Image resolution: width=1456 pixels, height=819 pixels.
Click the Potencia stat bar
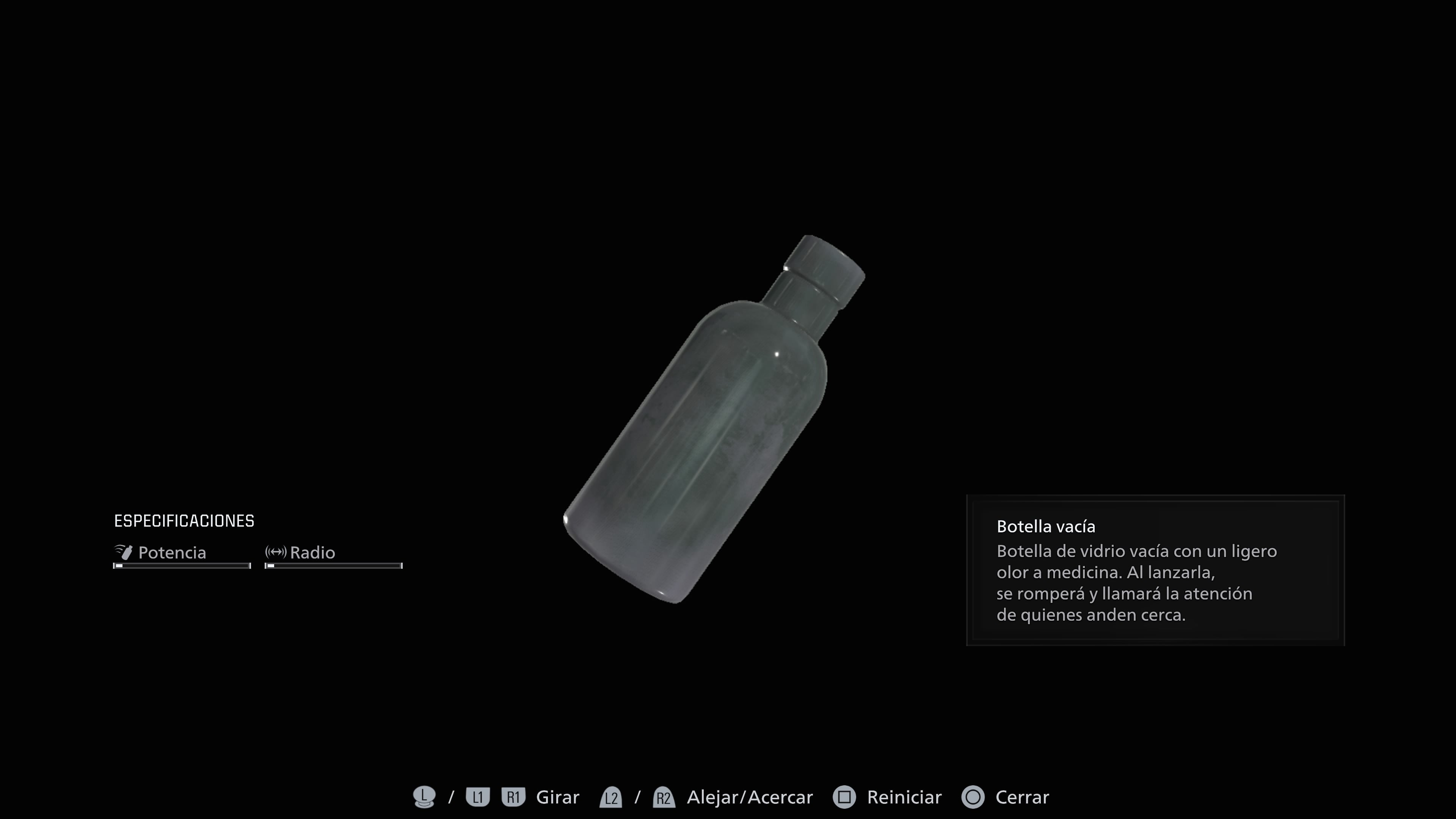pyautogui.click(x=182, y=565)
